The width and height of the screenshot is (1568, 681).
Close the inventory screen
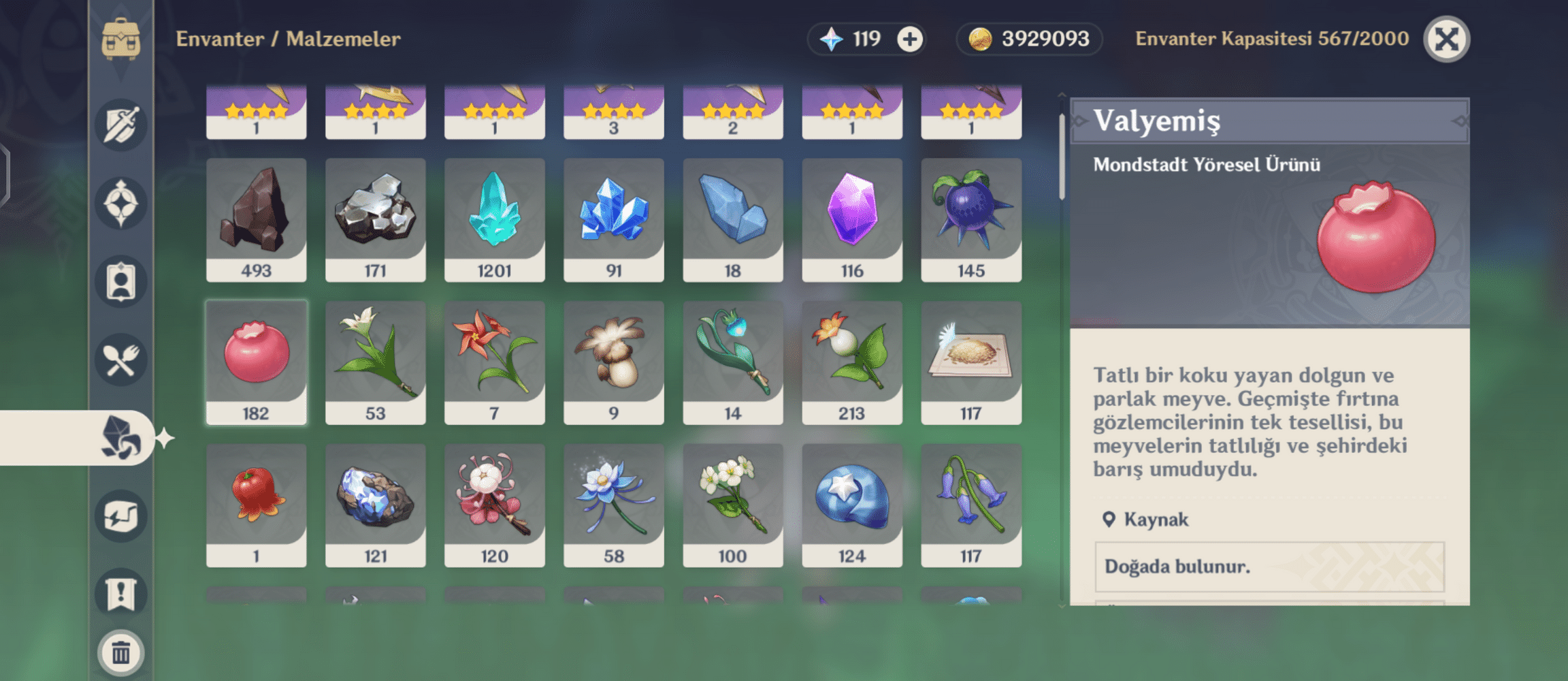(1446, 39)
